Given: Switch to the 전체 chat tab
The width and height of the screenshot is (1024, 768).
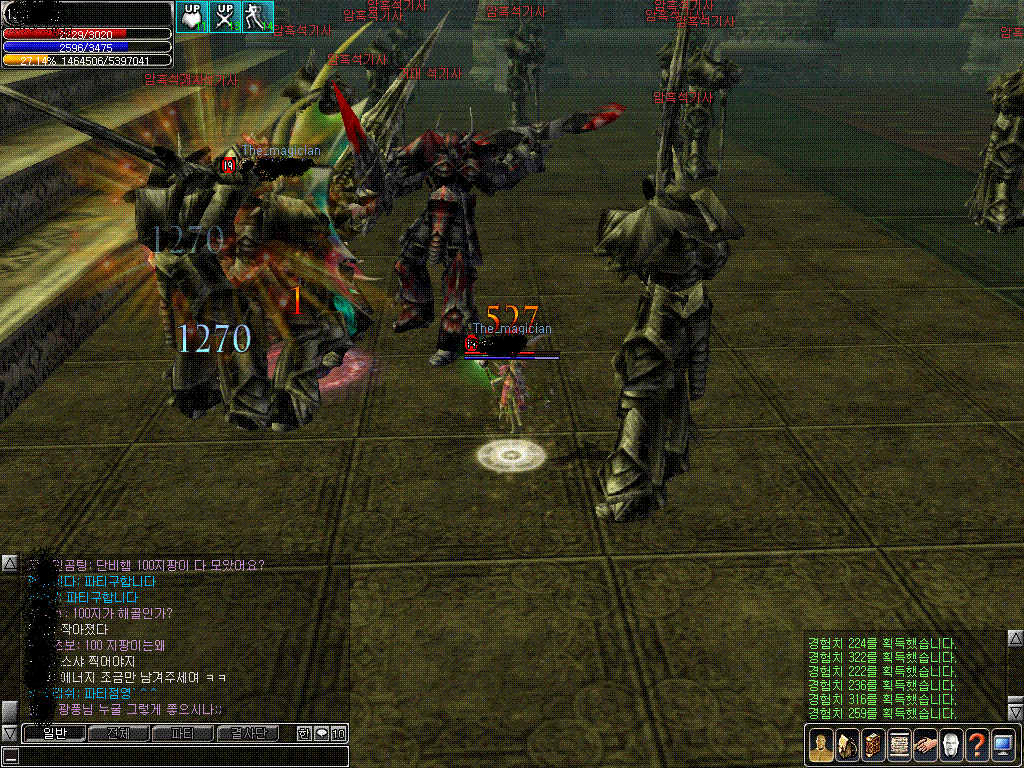Looking at the screenshot, I should pos(118,734).
